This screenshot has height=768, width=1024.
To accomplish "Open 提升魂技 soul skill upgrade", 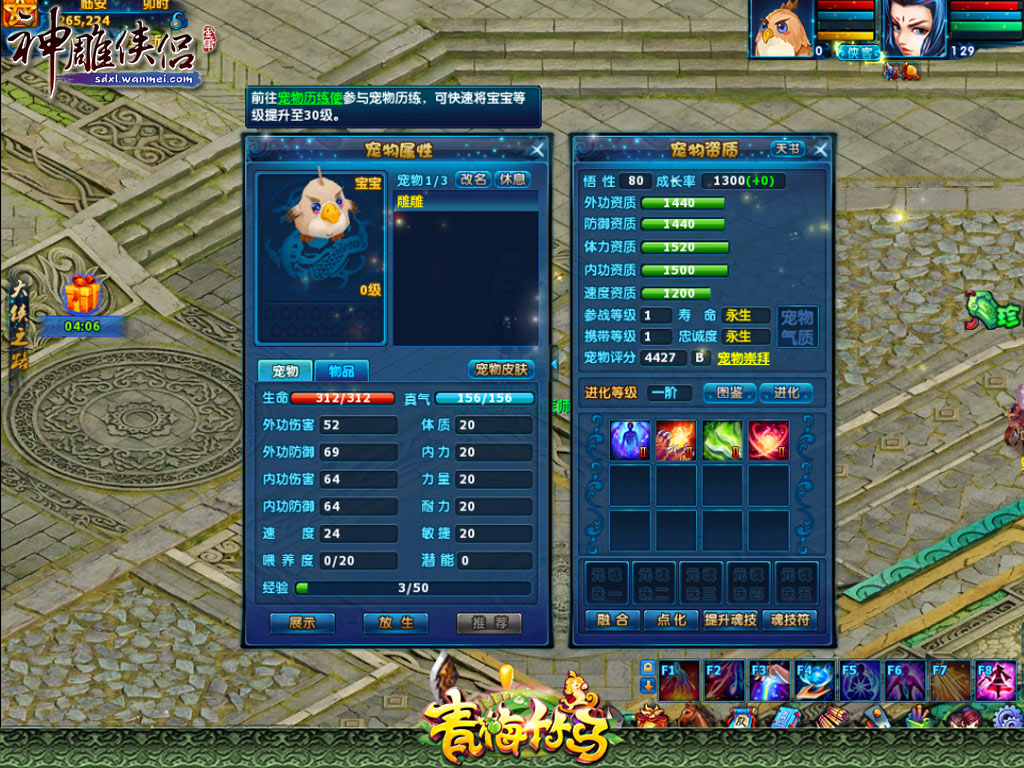I will [x=731, y=620].
